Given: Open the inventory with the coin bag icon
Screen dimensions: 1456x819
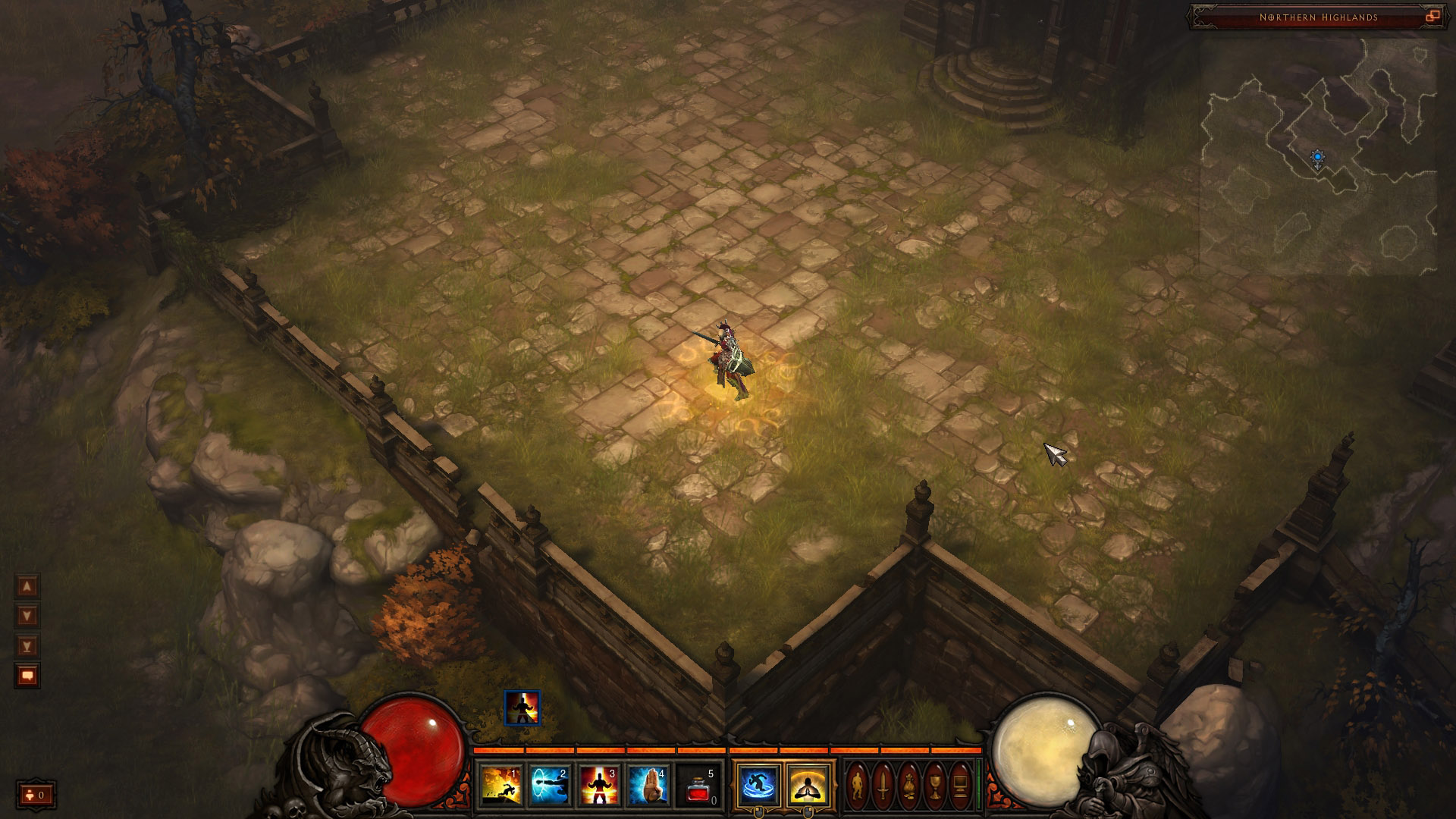Looking at the screenshot, I should pyautogui.click(x=909, y=785).
